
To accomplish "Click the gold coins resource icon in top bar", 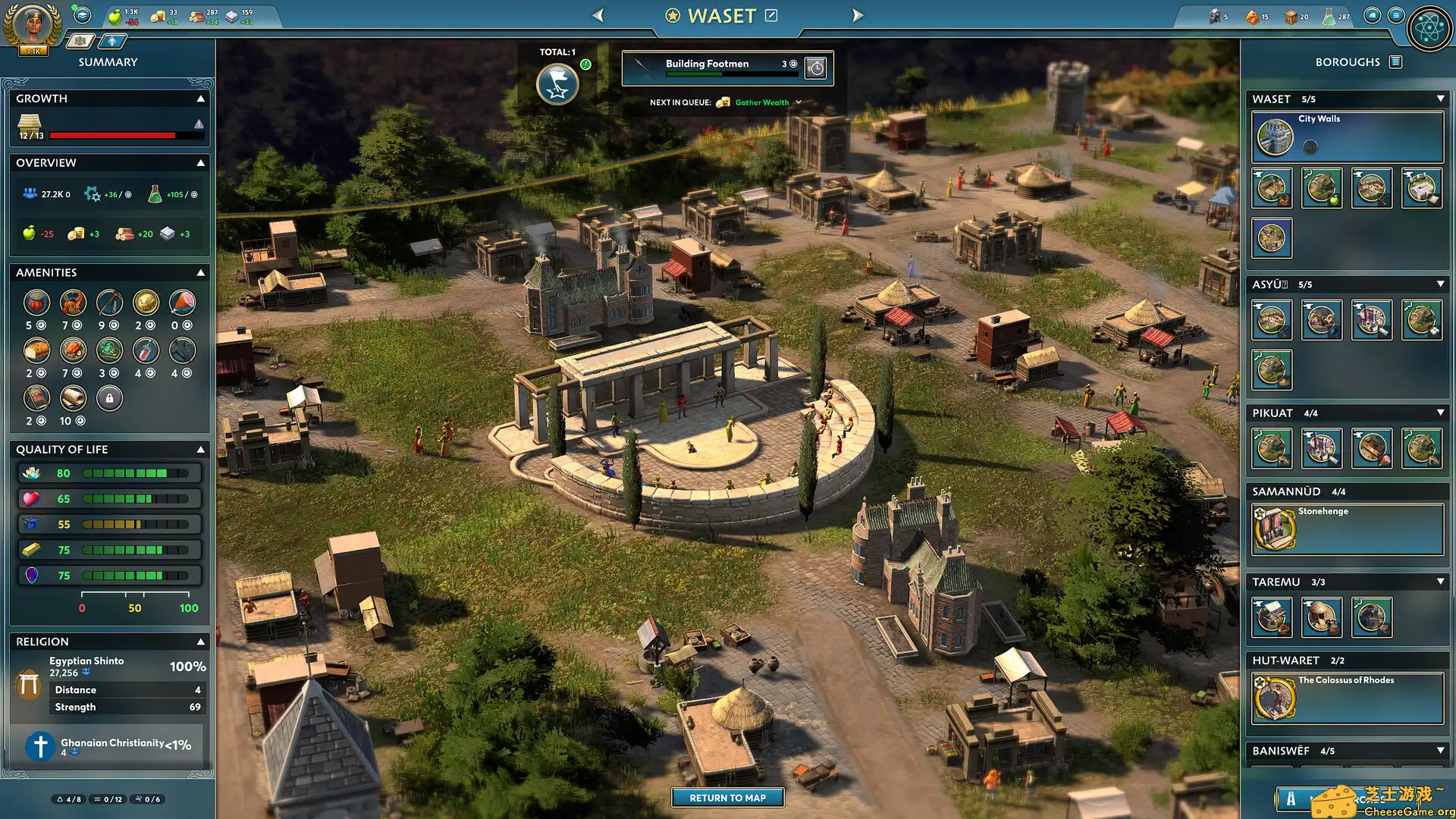I will coord(159,15).
